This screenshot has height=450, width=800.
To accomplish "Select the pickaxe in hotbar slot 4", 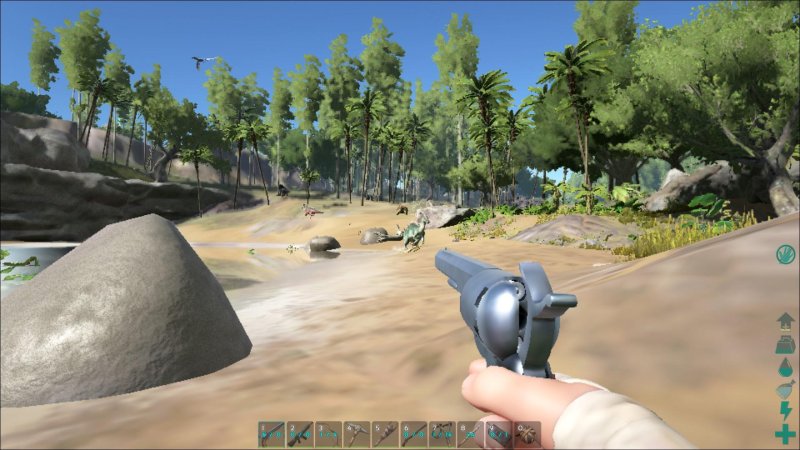I will click(x=357, y=433).
